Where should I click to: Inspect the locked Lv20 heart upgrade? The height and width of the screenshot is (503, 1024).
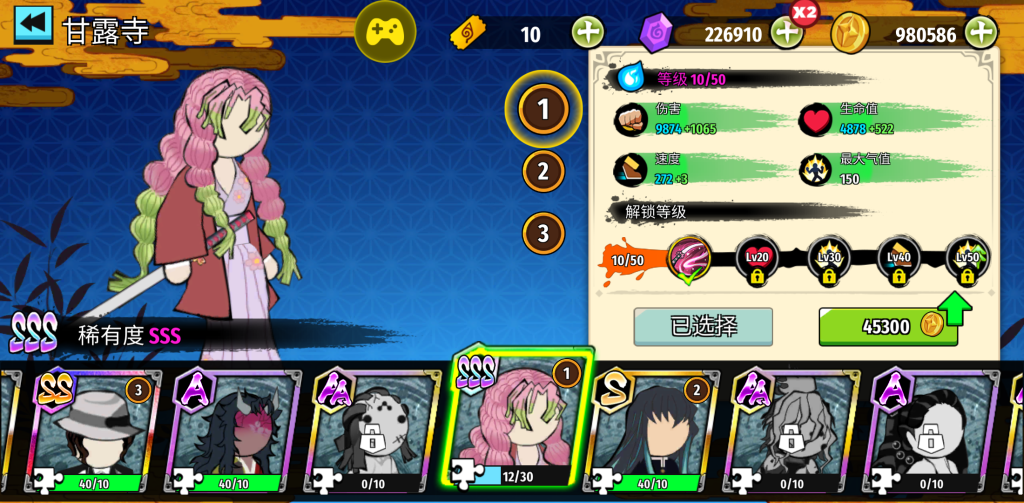coord(757,260)
